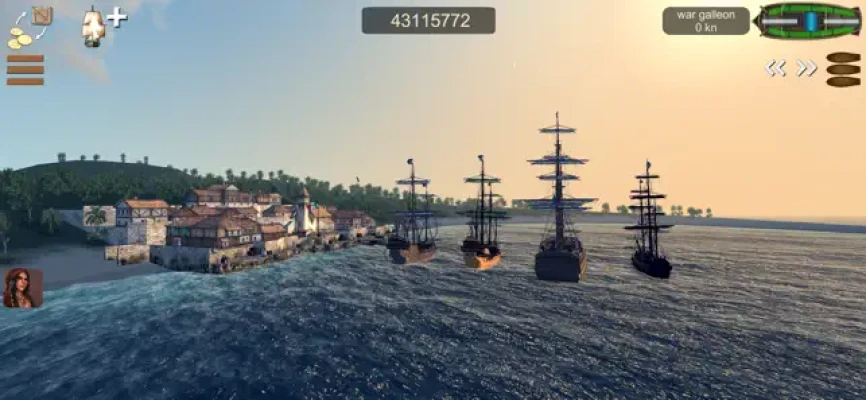
Task: Switch to next ship with right double arrows
Action: coord(806,68)
